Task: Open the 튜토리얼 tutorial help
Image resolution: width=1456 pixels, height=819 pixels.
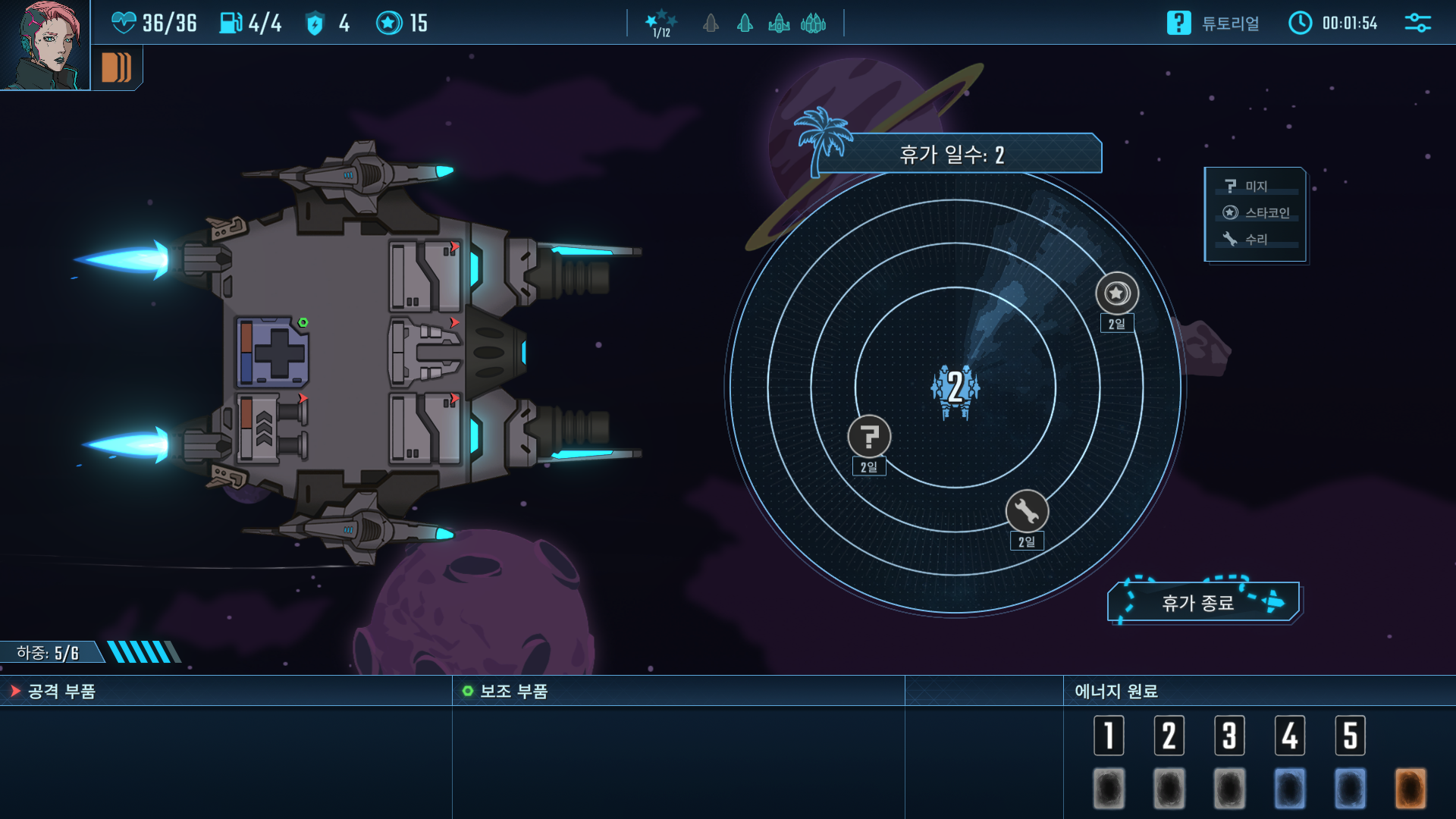Action: coord(1213,24)
